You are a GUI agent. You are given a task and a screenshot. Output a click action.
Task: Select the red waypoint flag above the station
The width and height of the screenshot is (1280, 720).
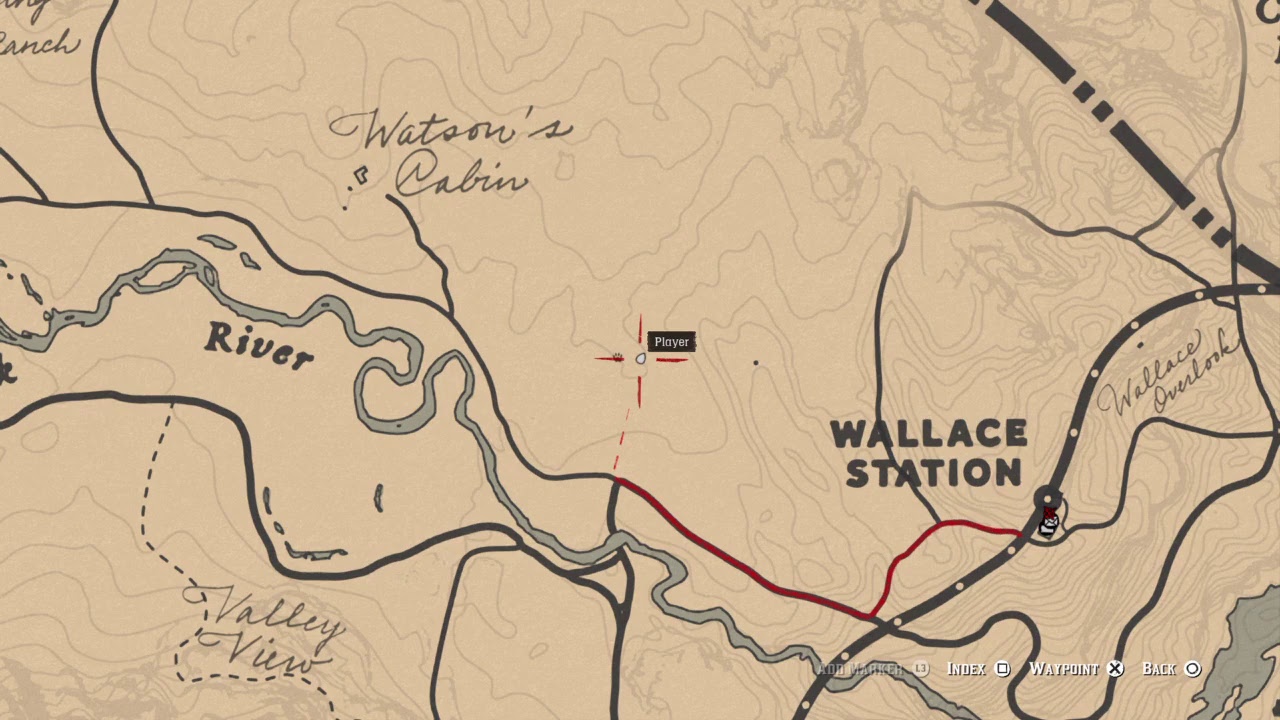(1049, 510)
